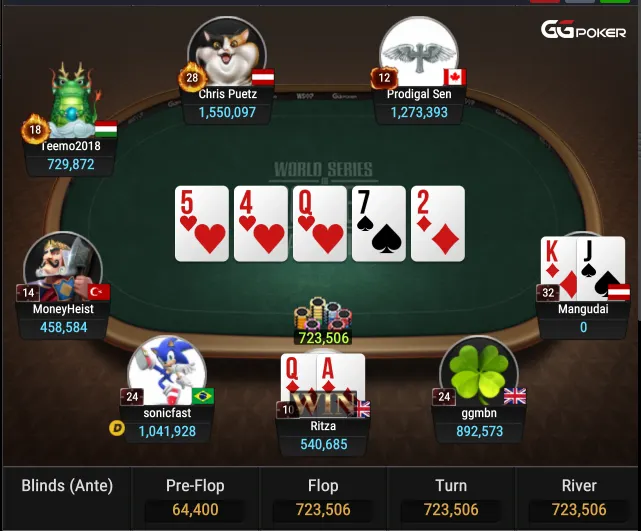Image resolution: width=641 pixels, height=531 pixels.
Task: Select Teemo2018's green dragon avatar
Action: point(72,102)
